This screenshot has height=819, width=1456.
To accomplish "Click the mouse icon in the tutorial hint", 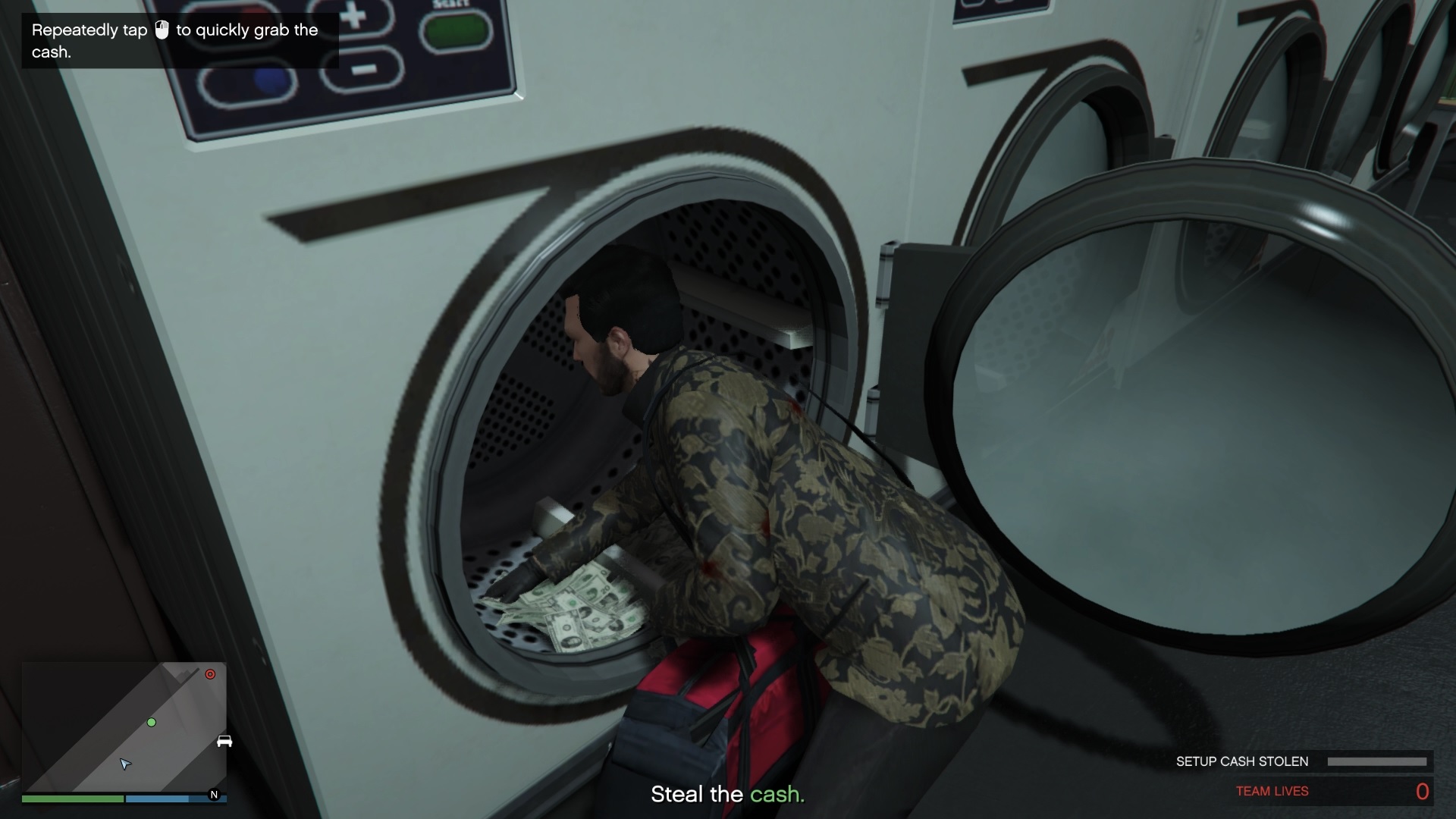I will (162, 30).
